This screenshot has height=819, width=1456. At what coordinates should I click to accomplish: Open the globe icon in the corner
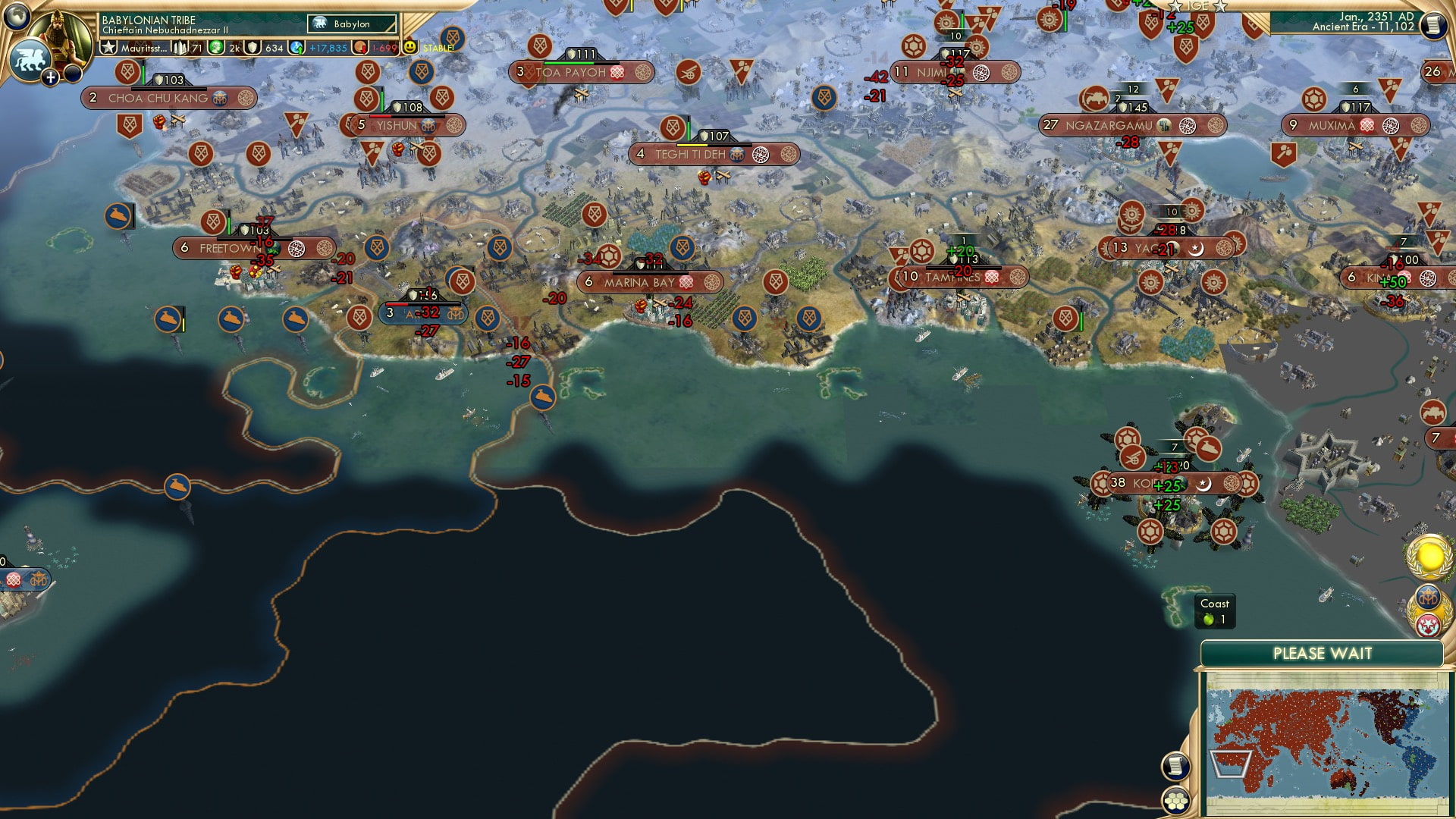(17, 15)
